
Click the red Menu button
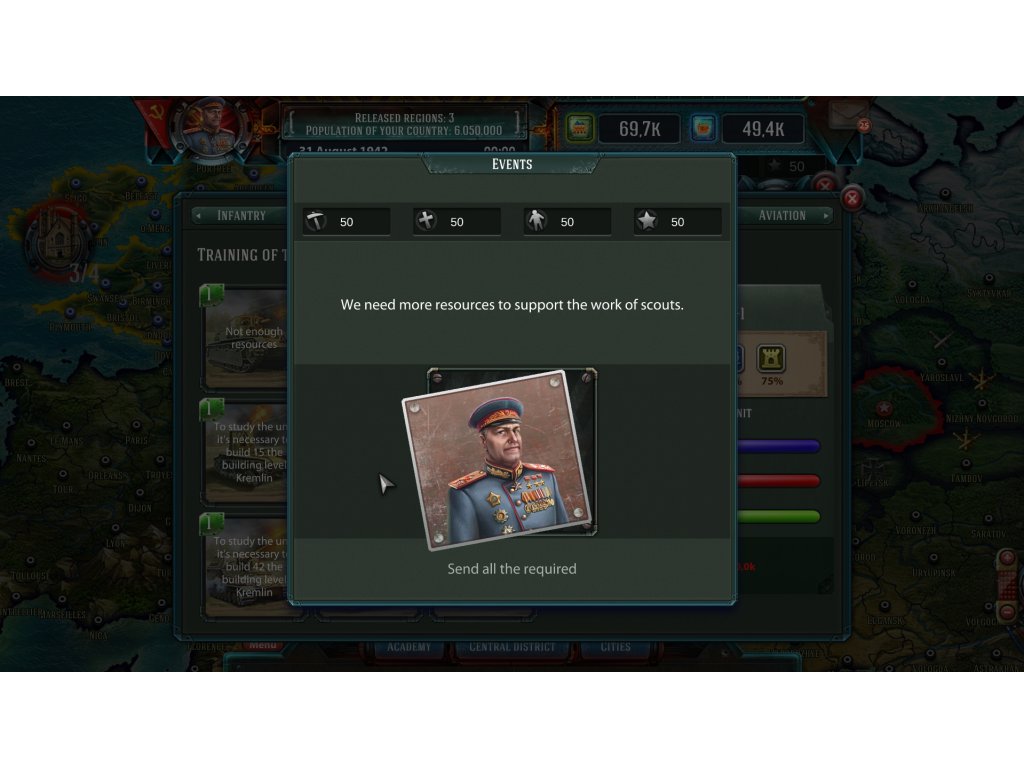tap(263, 646)
